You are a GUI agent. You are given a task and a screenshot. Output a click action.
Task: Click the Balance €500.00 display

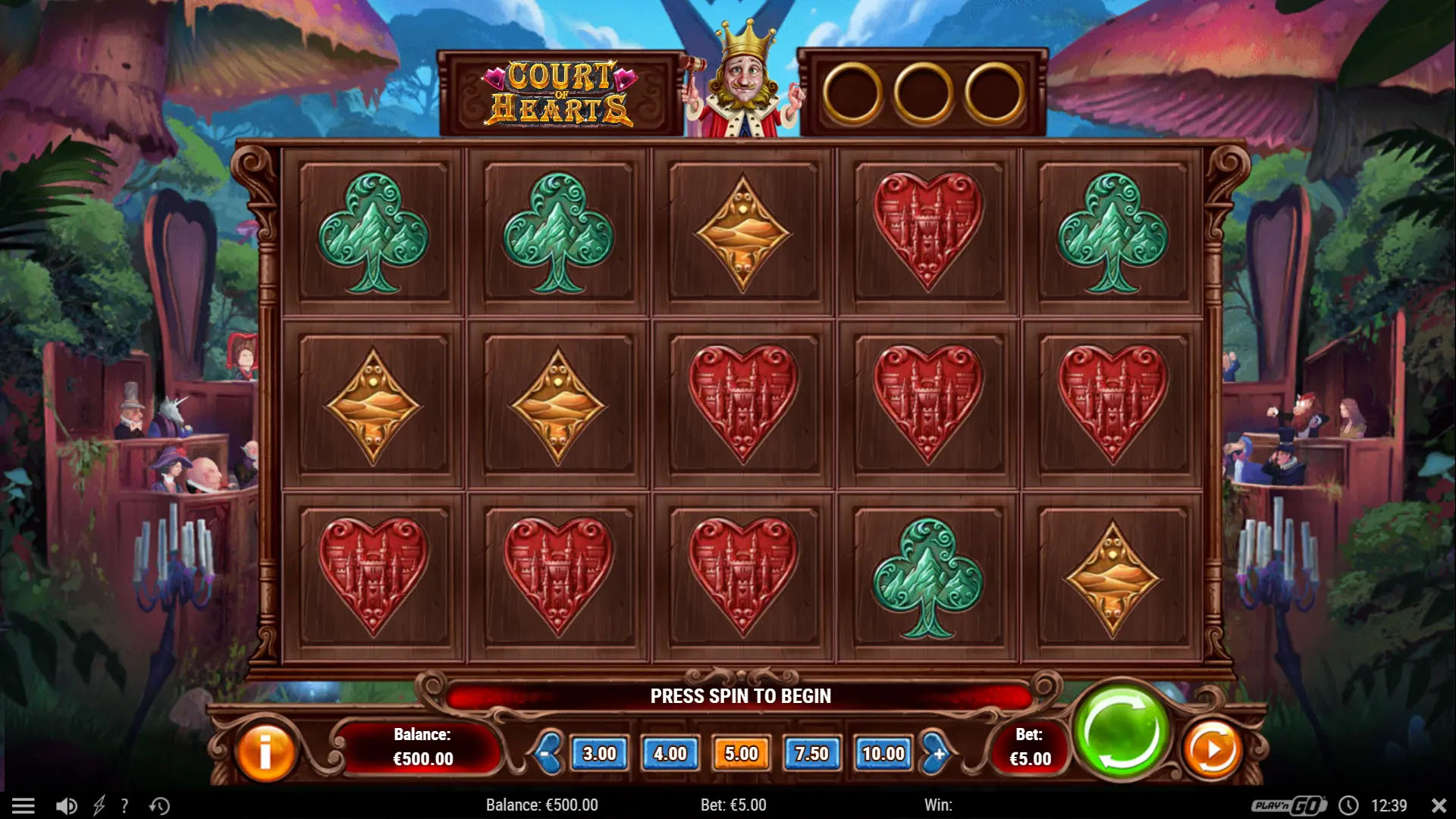pos(422,747)
